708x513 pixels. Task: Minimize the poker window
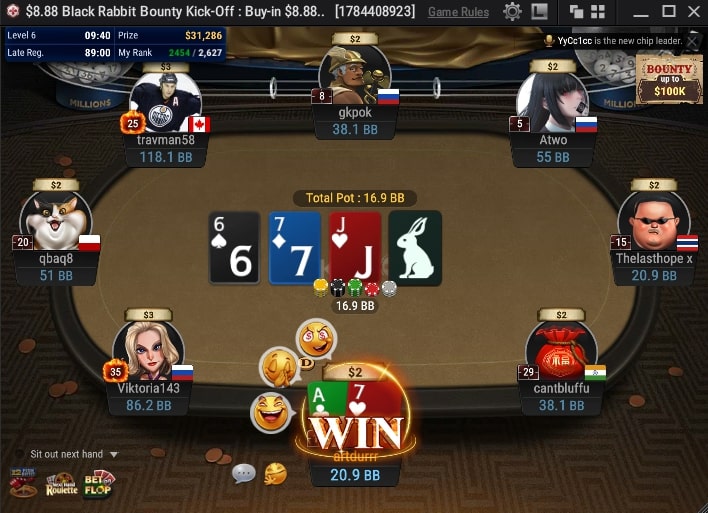click(x=641, y=12)
